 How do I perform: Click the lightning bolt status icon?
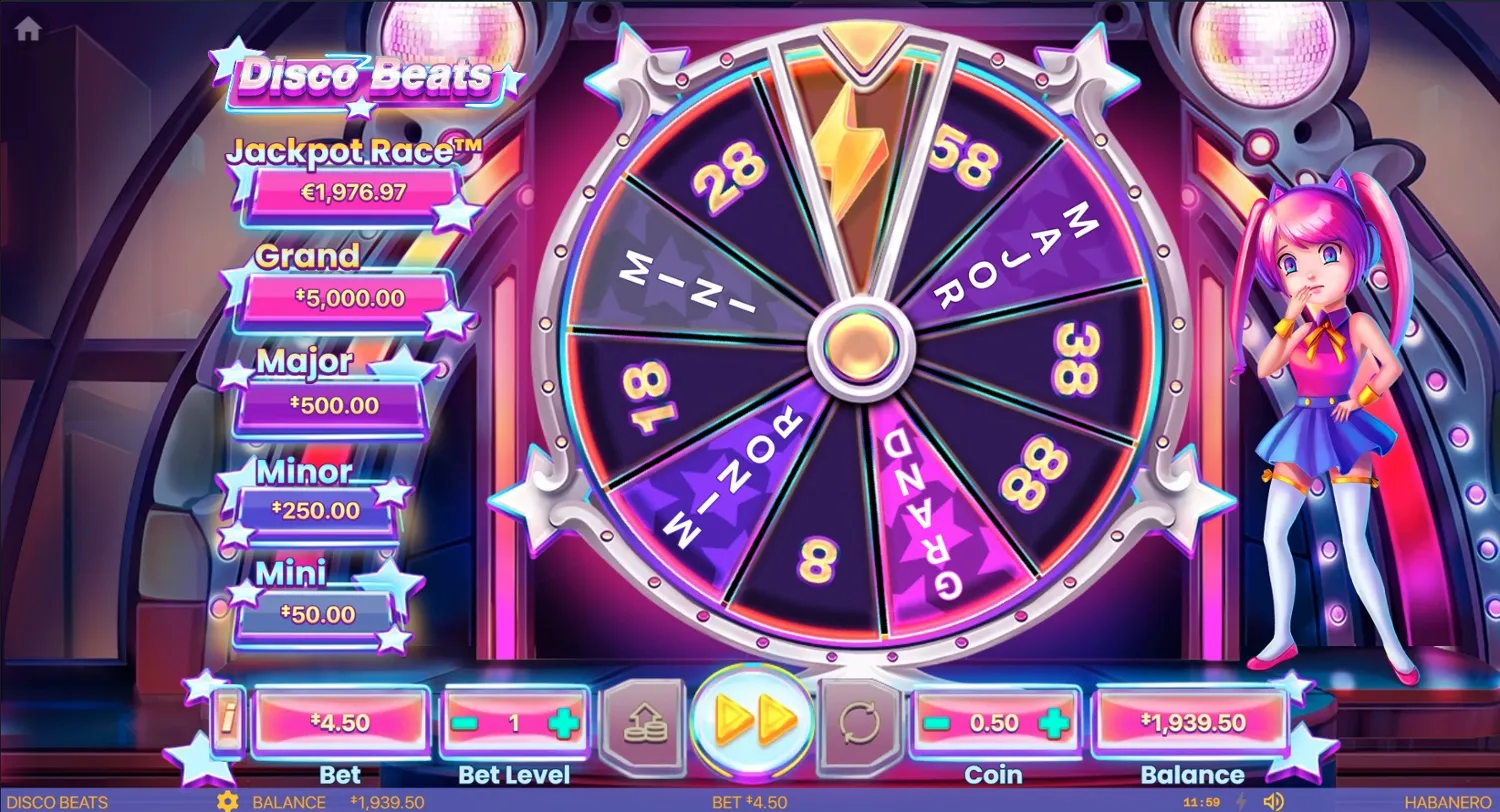1240,800
